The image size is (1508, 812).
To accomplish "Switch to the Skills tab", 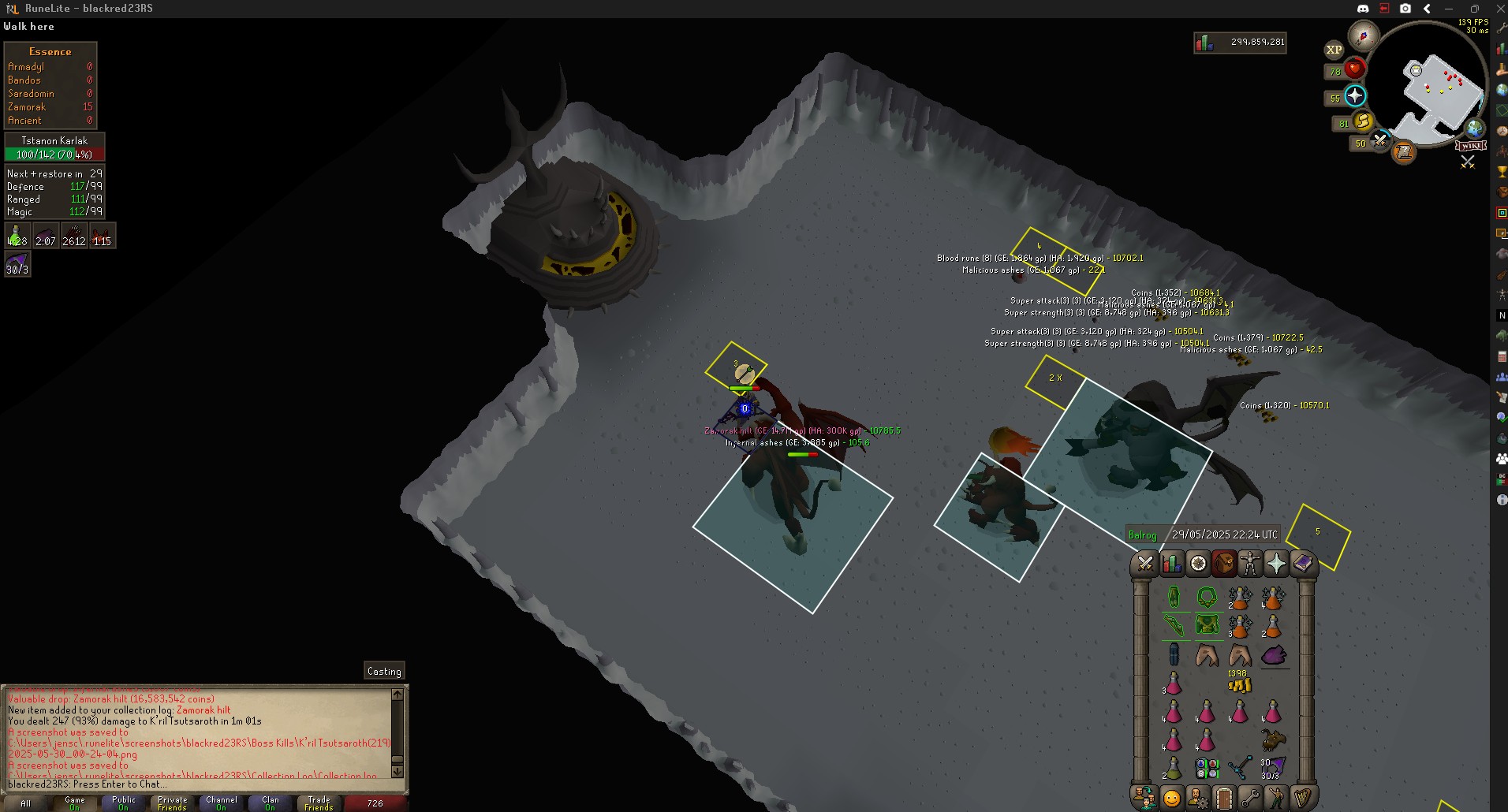I will (1171, 564).
